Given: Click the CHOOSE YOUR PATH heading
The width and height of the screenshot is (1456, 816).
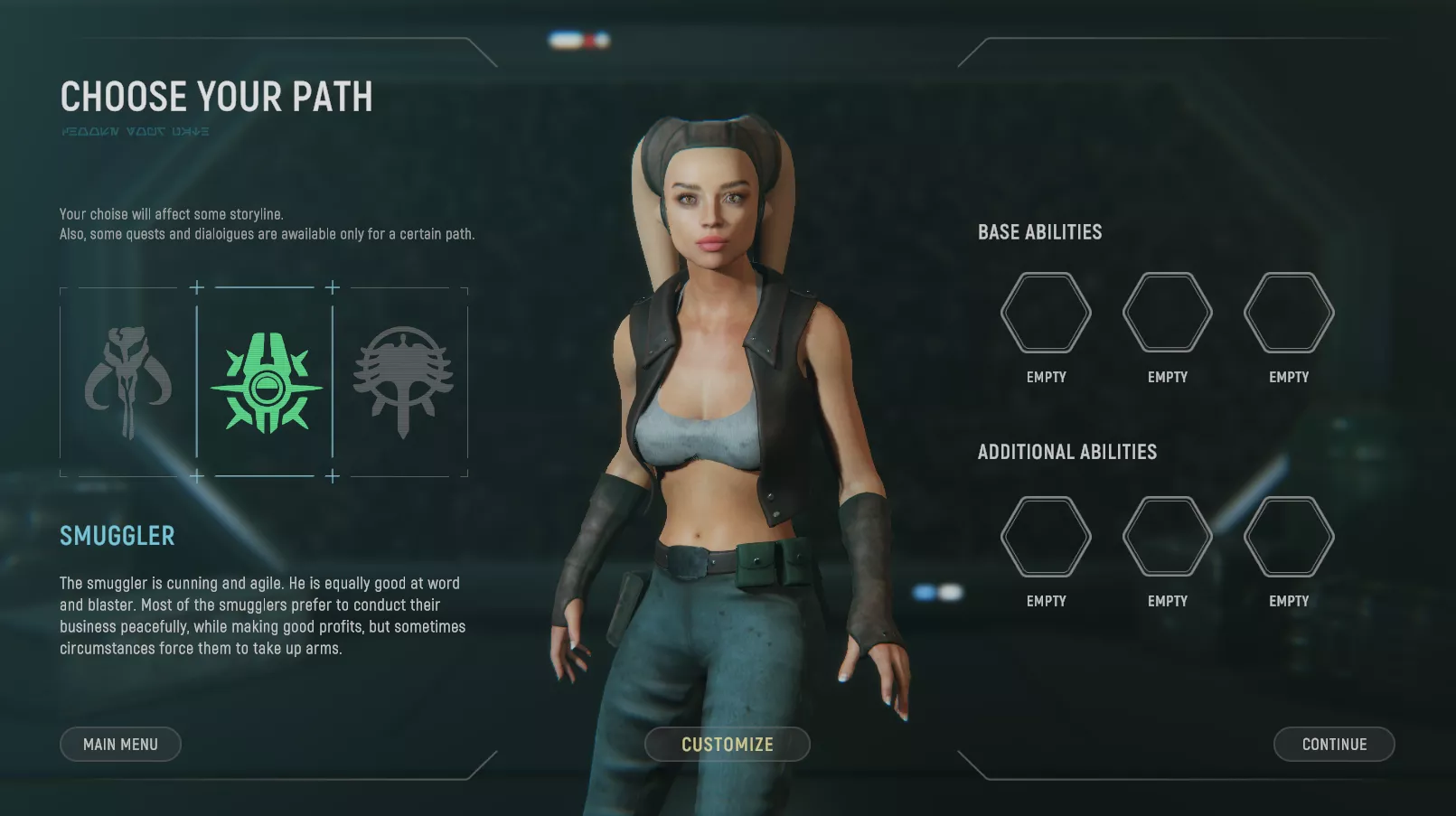Looking at the screenshot, I should [x=216, y=97].
